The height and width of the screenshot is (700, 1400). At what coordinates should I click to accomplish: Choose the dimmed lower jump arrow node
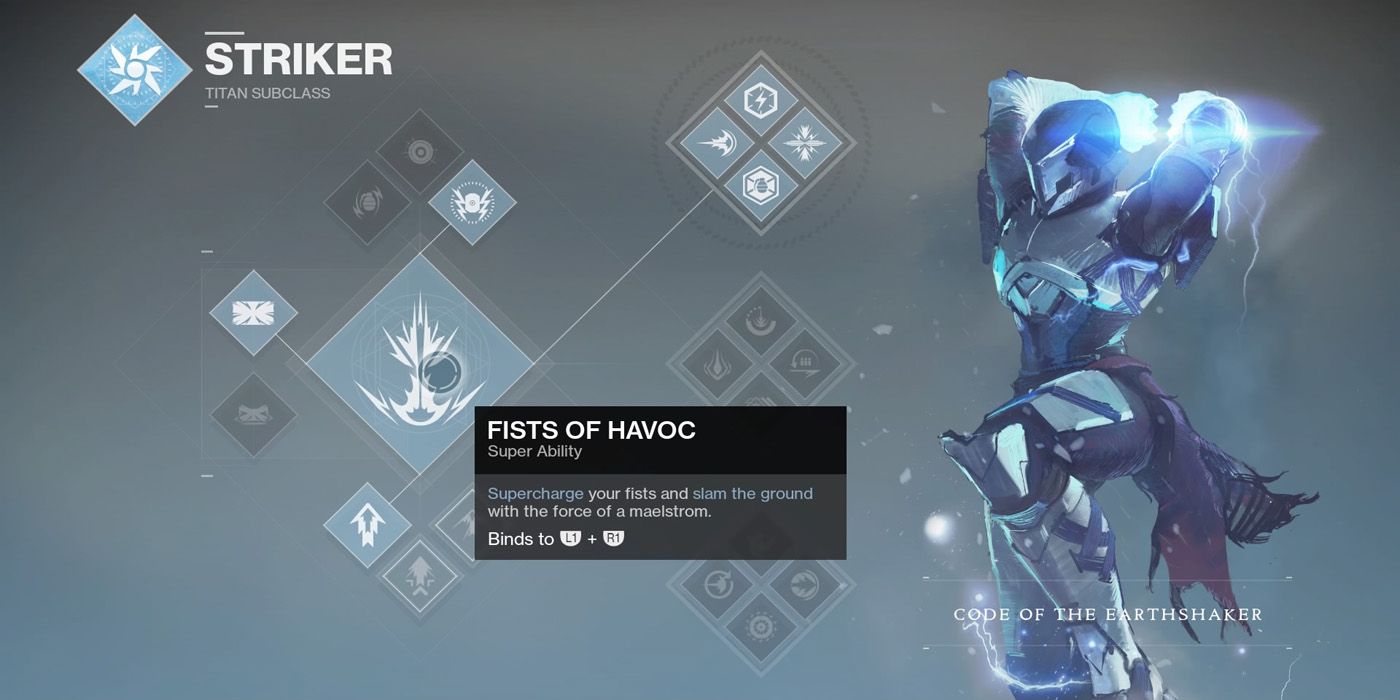tap(420, 577)
